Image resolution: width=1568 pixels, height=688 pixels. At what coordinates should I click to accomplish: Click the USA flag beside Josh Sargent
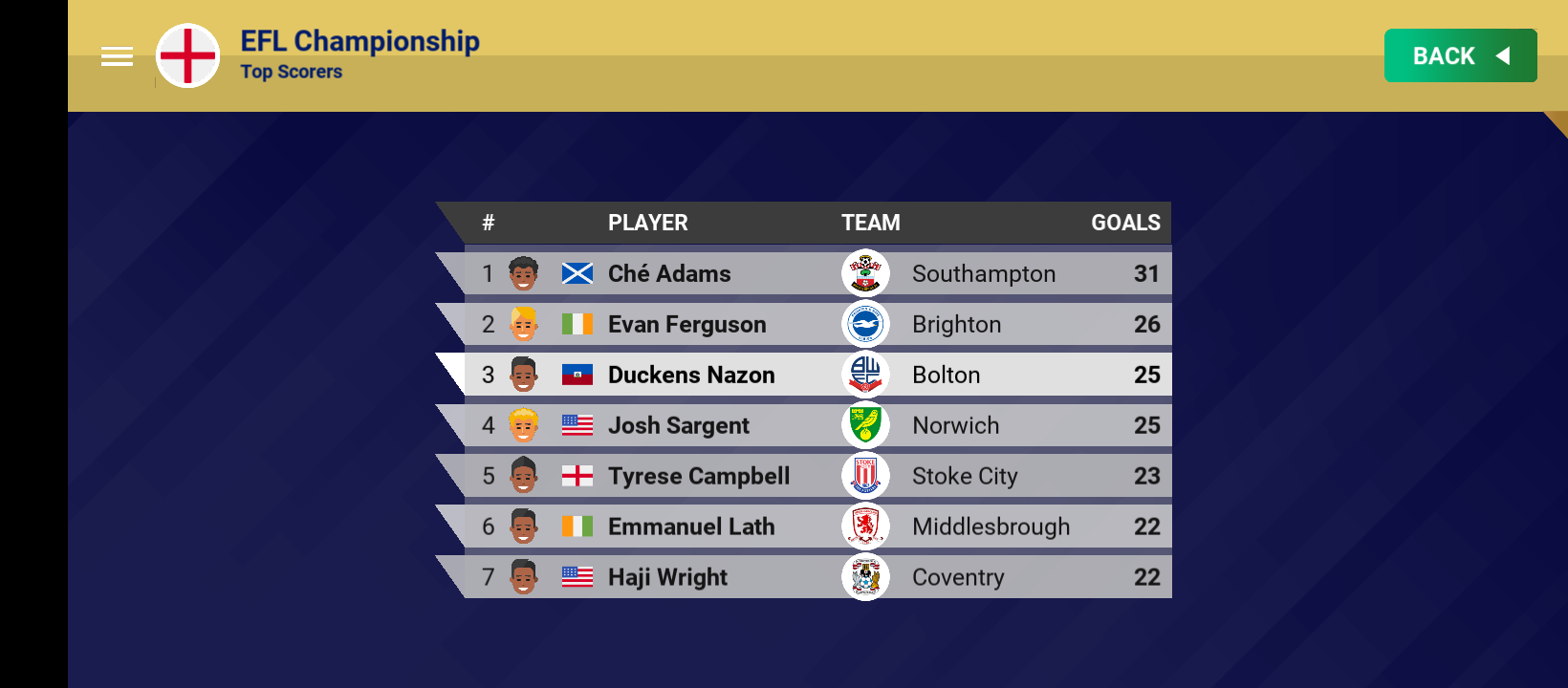point(578,425)
